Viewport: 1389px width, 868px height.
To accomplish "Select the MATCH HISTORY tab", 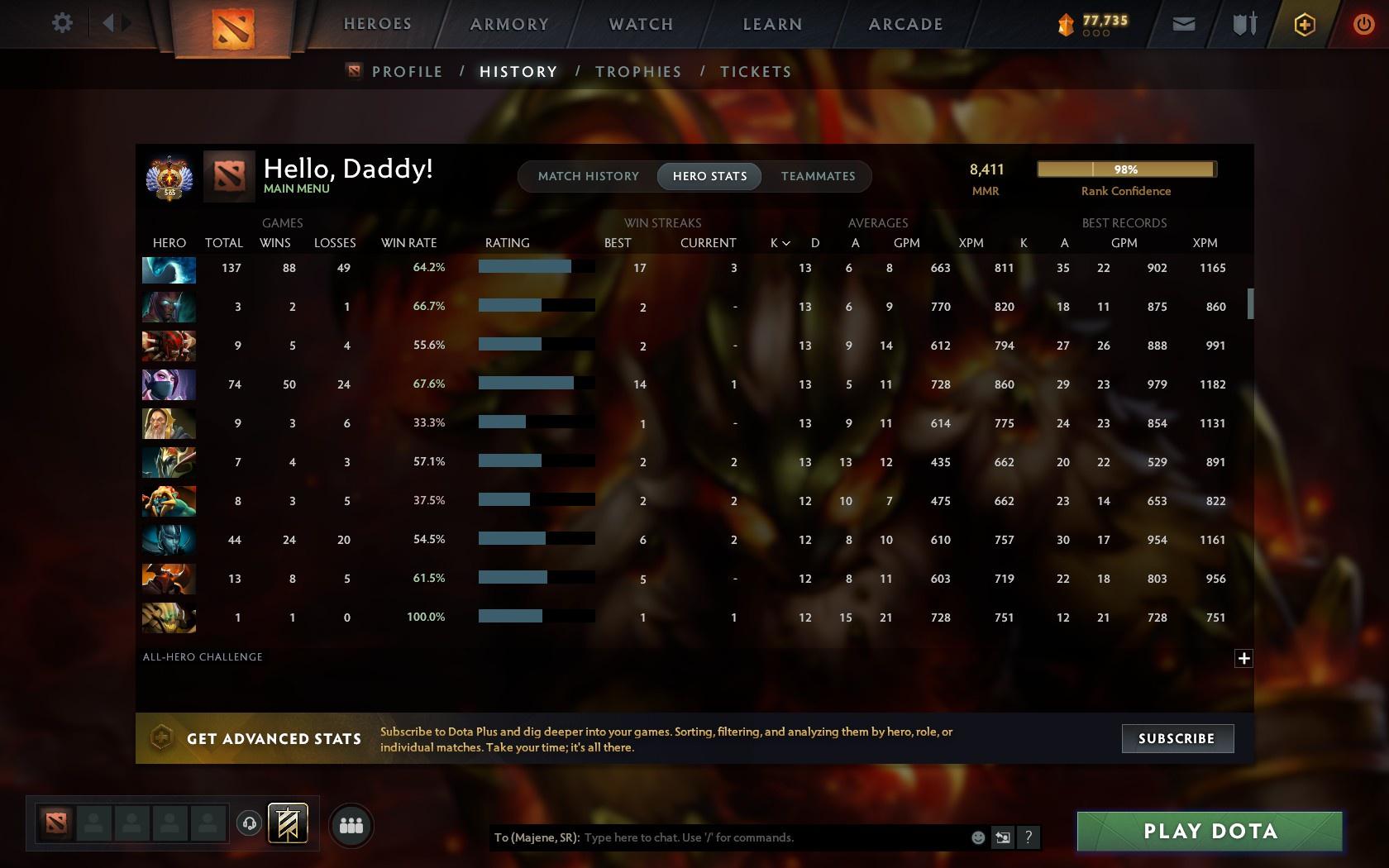I will [x=587, y=176].
